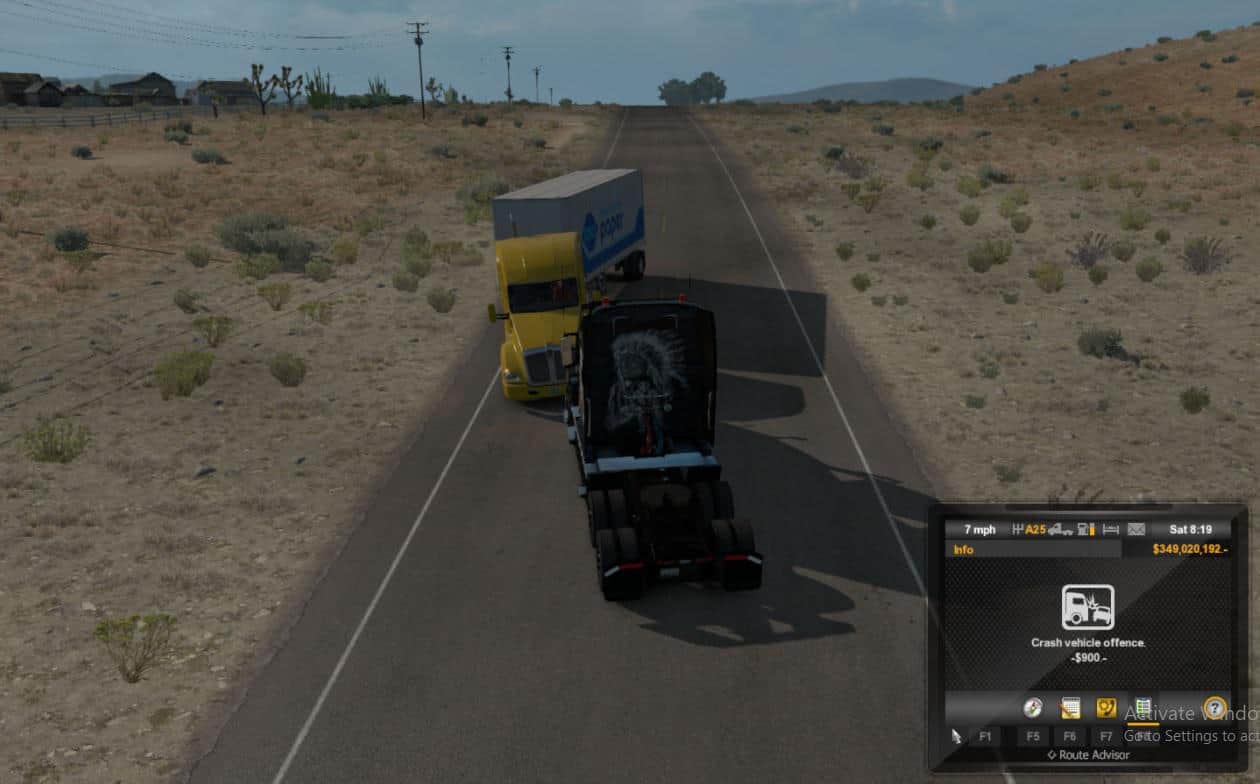The height and width of the screenshot is (784, 1260).
Task: Switch to the yellow truck diagnostics tab
Action: [1106, 708]
